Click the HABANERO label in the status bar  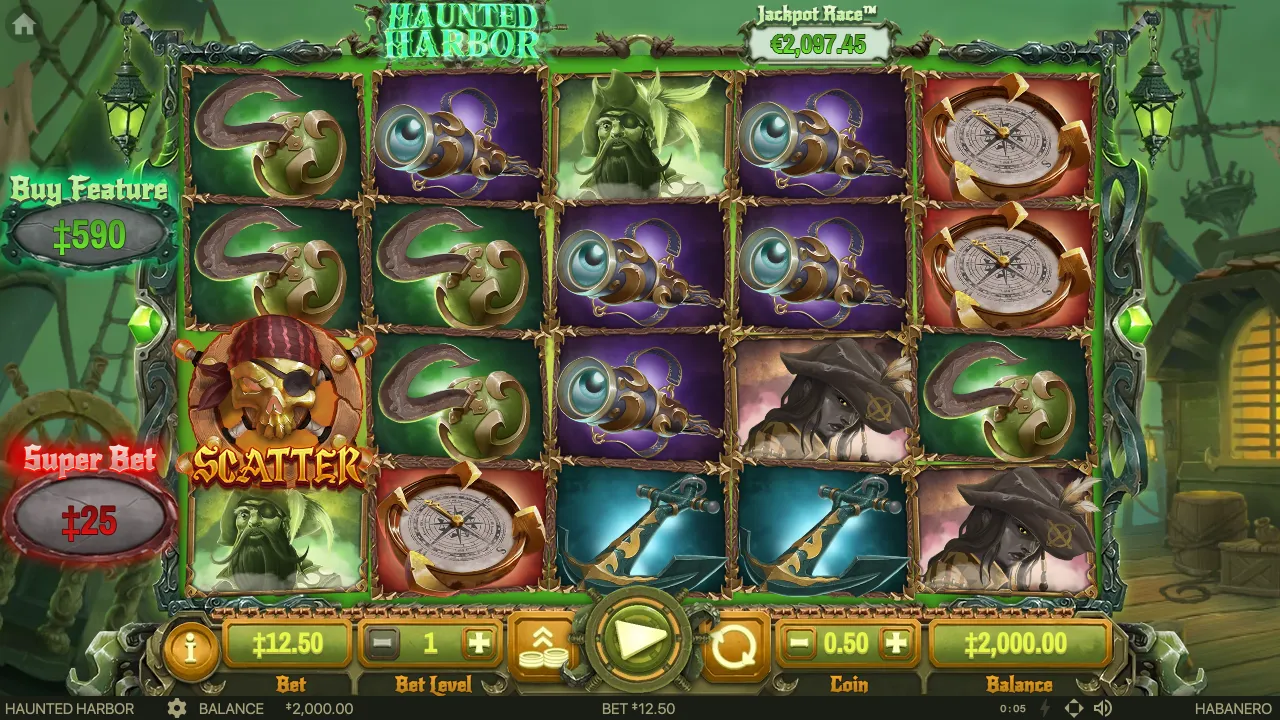click(1231, 709)
